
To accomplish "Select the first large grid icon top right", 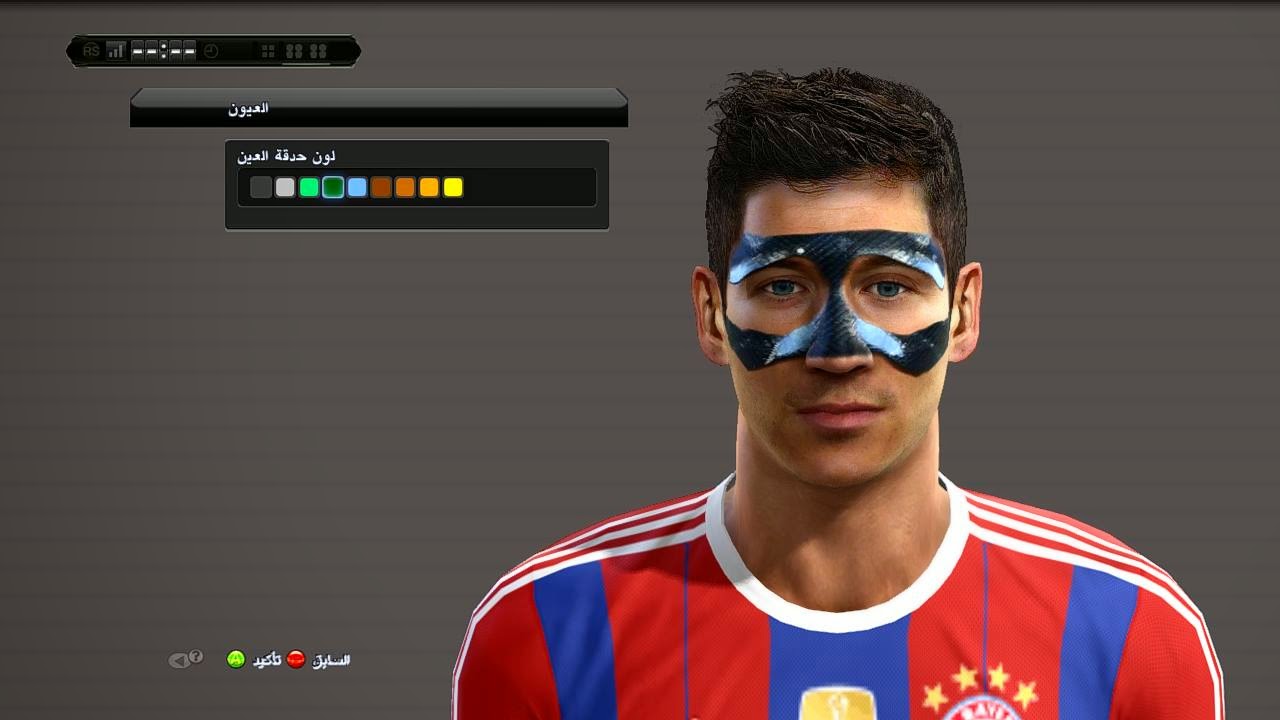I will point(295,50).
